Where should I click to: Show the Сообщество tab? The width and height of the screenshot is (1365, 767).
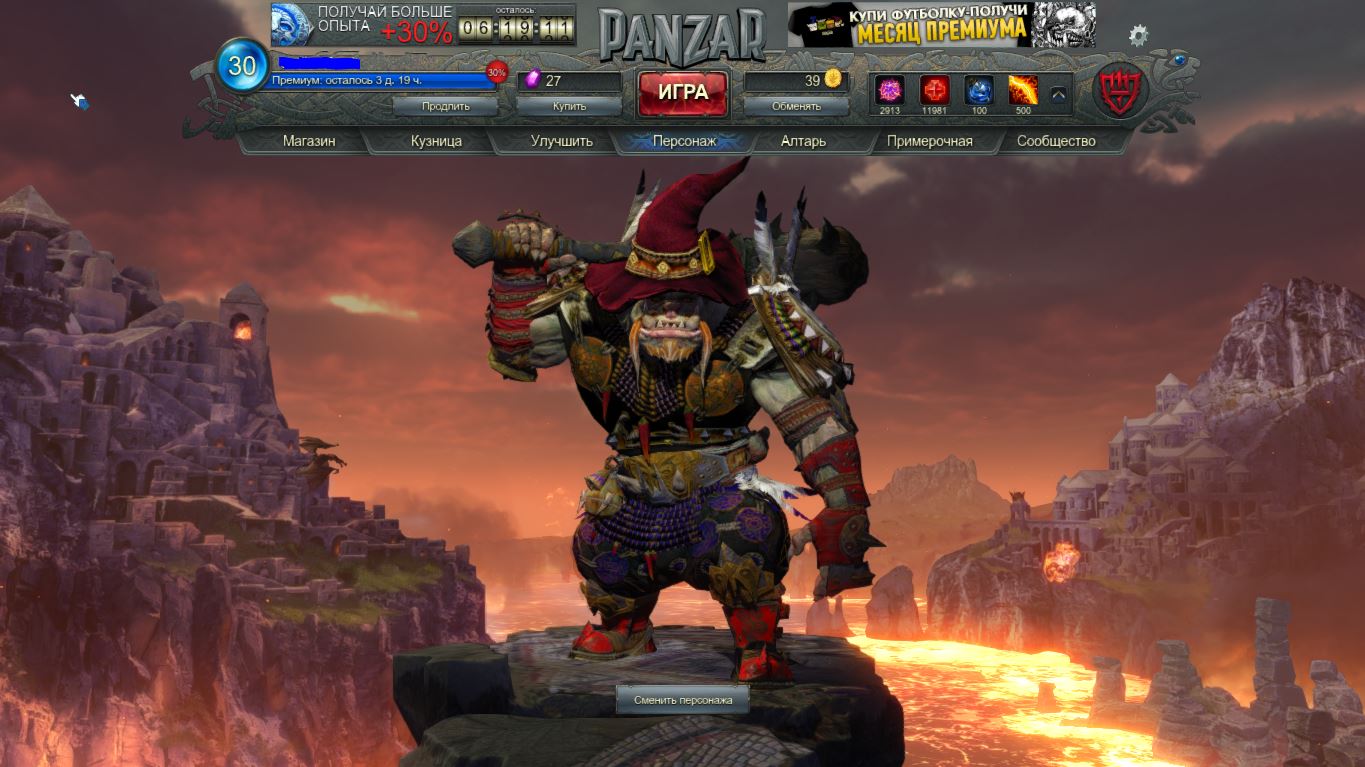(x=1056, y=141)
